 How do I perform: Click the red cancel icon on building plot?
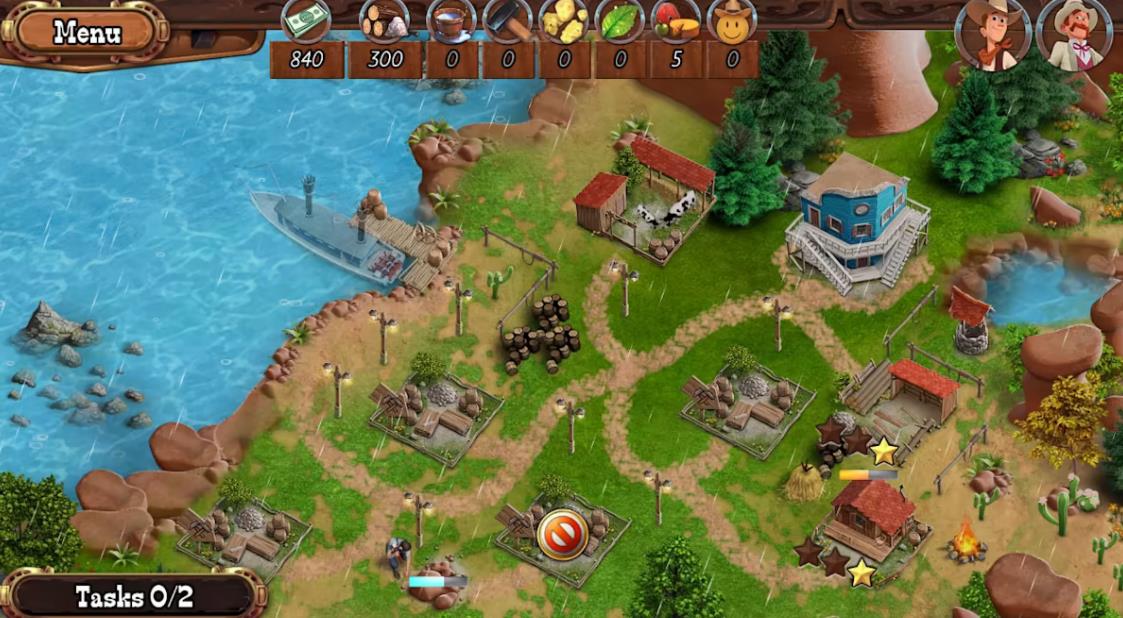(x=560, y=533)
